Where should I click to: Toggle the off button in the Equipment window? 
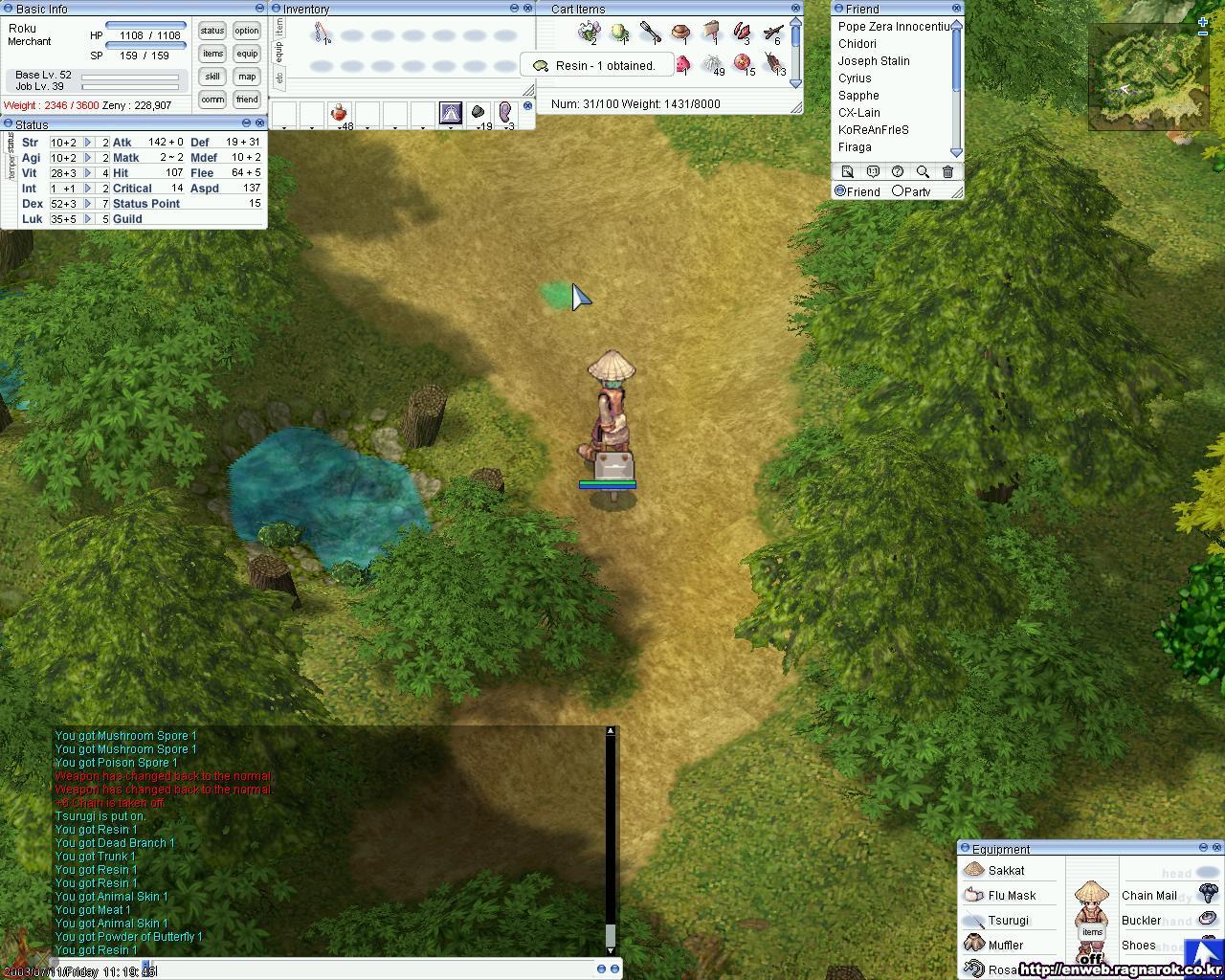coord(1091,957)
